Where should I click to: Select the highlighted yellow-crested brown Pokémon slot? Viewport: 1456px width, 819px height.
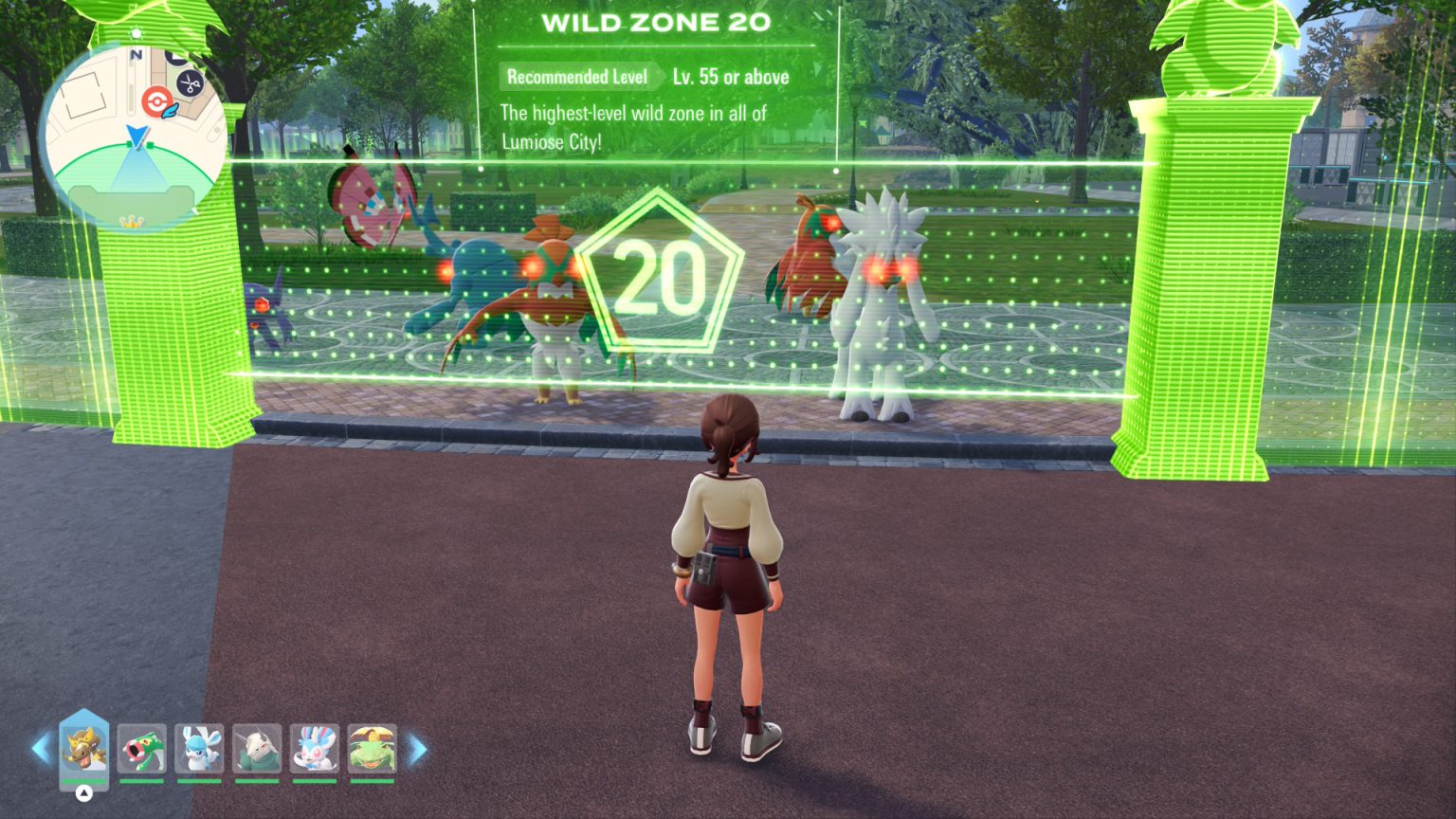[x=83, y=749]
